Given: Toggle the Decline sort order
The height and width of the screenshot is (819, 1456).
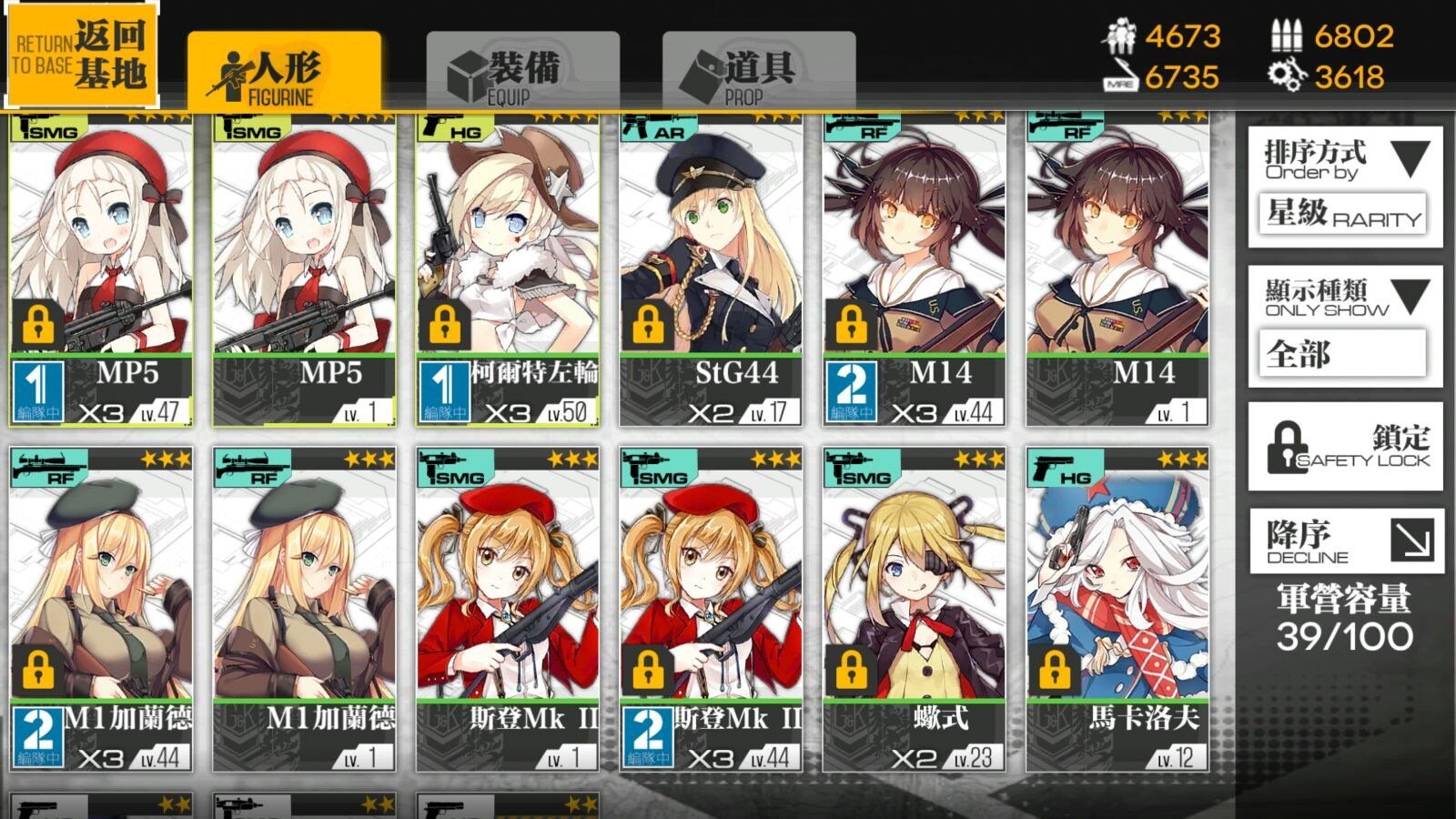Looking at the screenshot, I should 1345,541.
